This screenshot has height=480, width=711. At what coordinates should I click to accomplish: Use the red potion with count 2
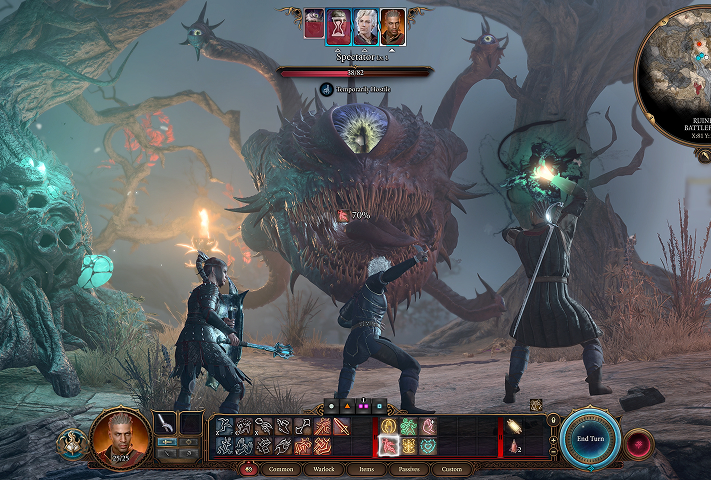point(513,446)
